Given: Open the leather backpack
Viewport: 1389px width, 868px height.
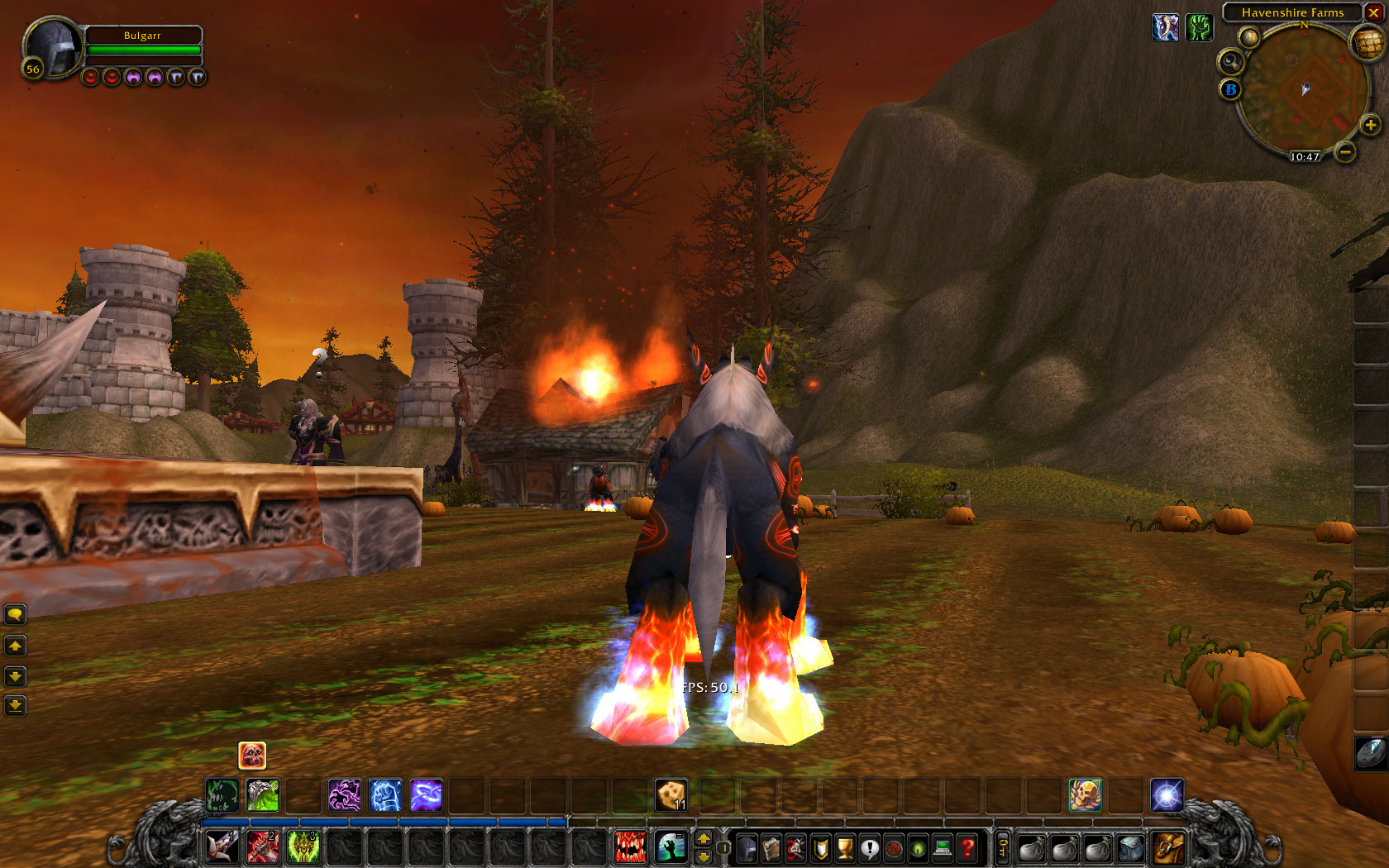Looking at the screenshot, I should [1169, 847].
